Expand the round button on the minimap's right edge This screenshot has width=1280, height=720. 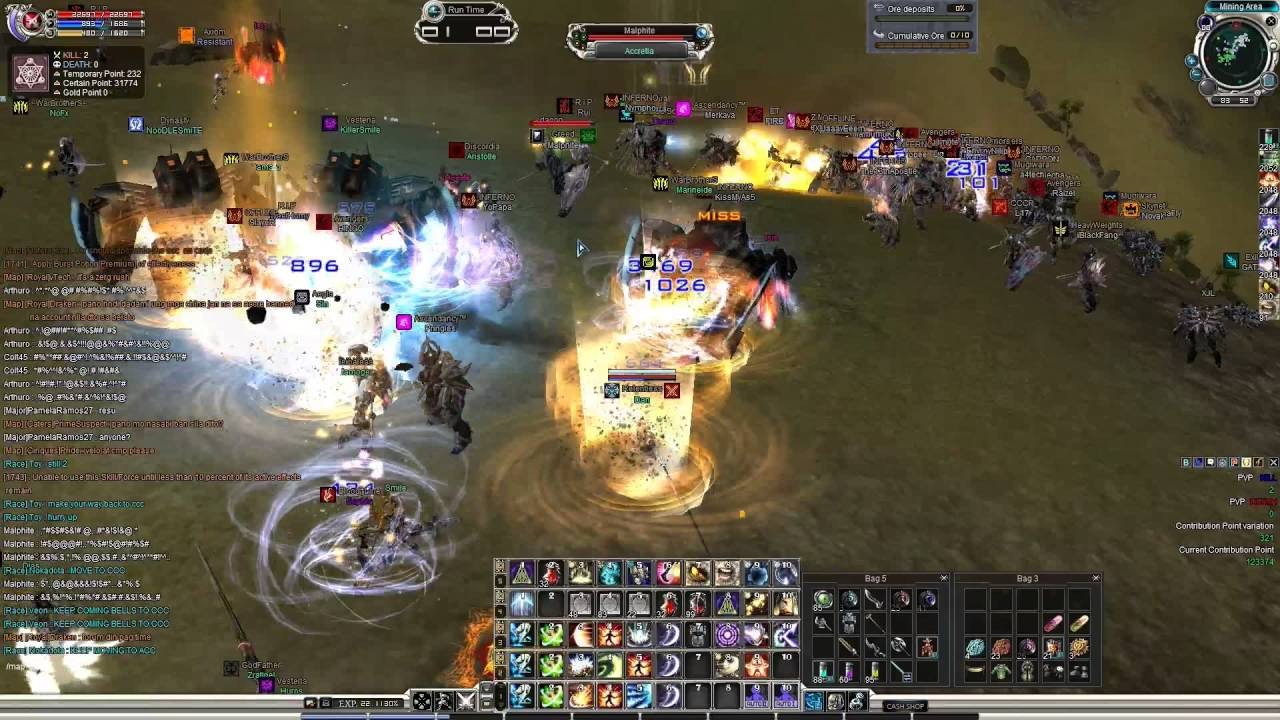click(1274, 44)
